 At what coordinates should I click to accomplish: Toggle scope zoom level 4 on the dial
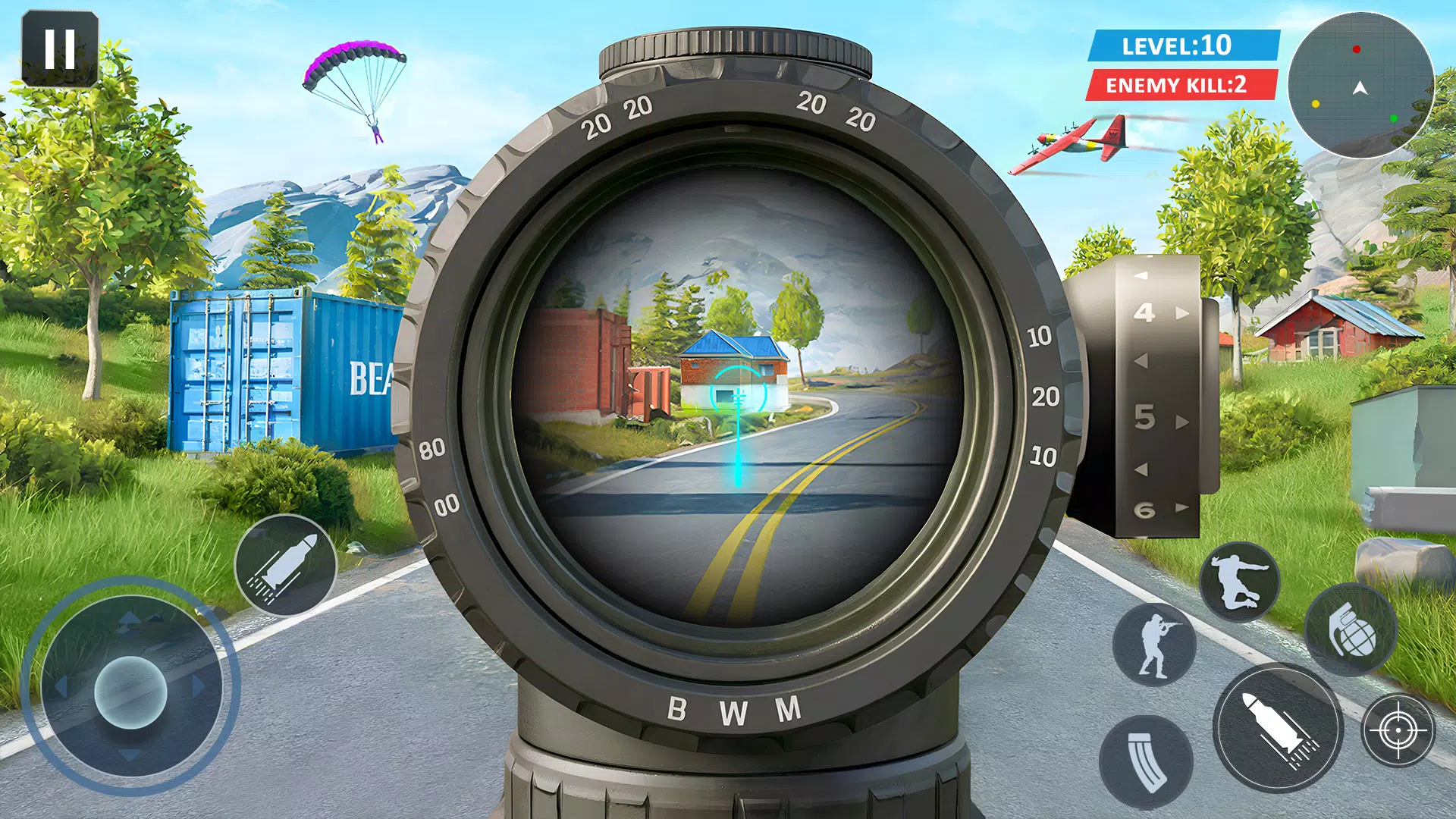(1145, 314)
